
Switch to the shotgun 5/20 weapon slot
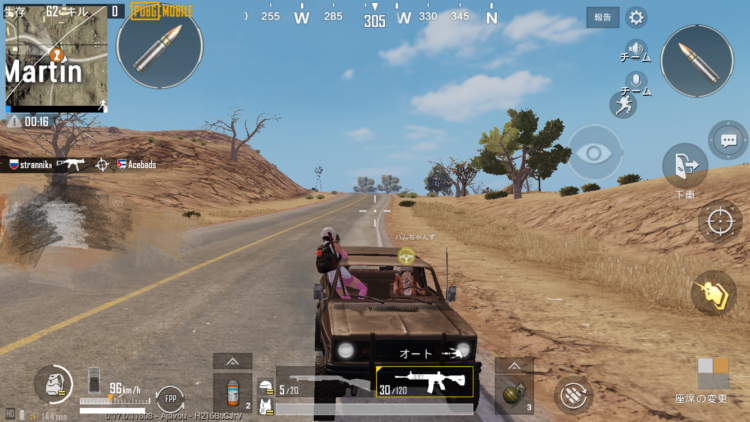tap(322, 384)
